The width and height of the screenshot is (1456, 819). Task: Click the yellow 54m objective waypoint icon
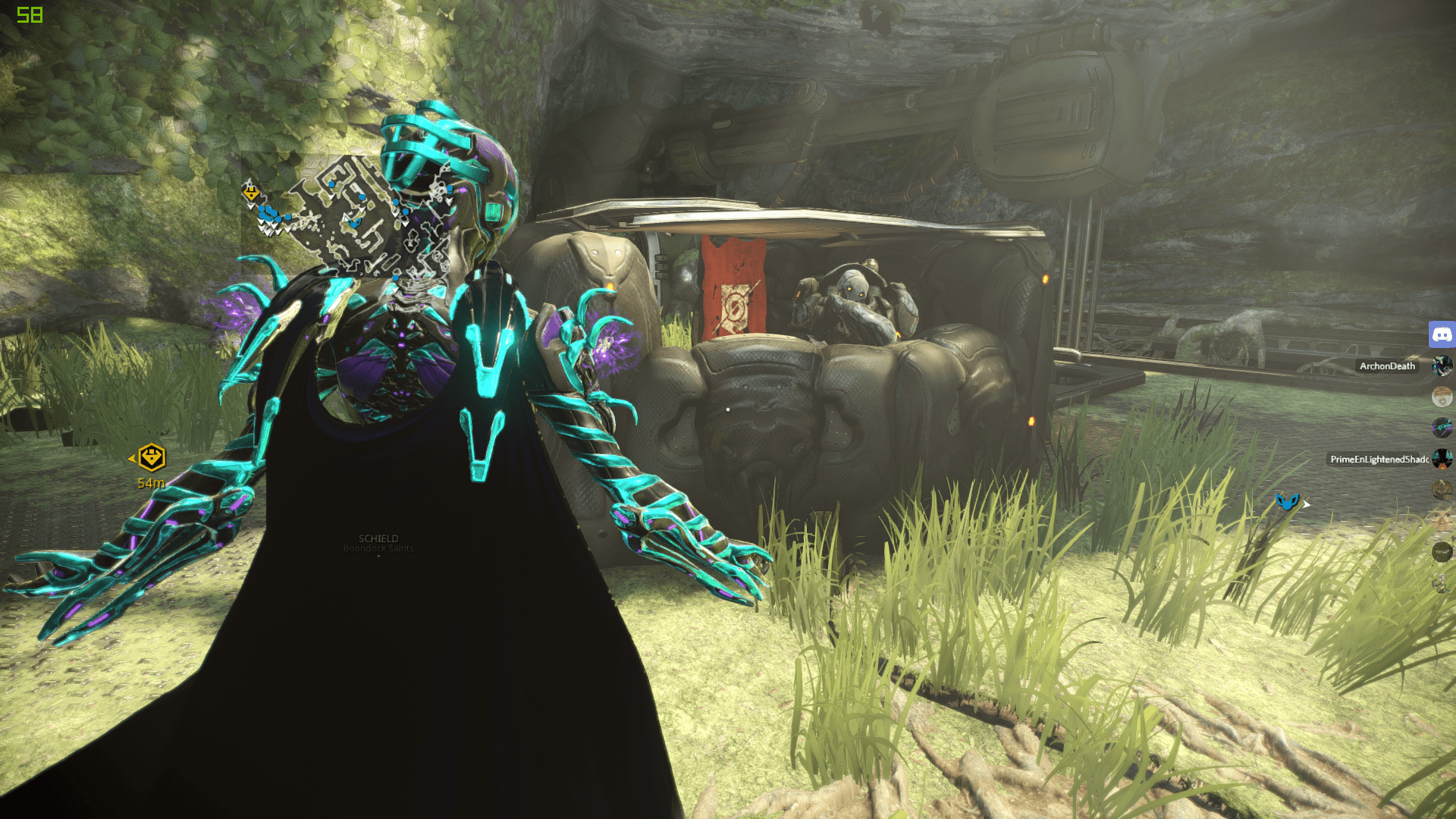tap(152, 457)
